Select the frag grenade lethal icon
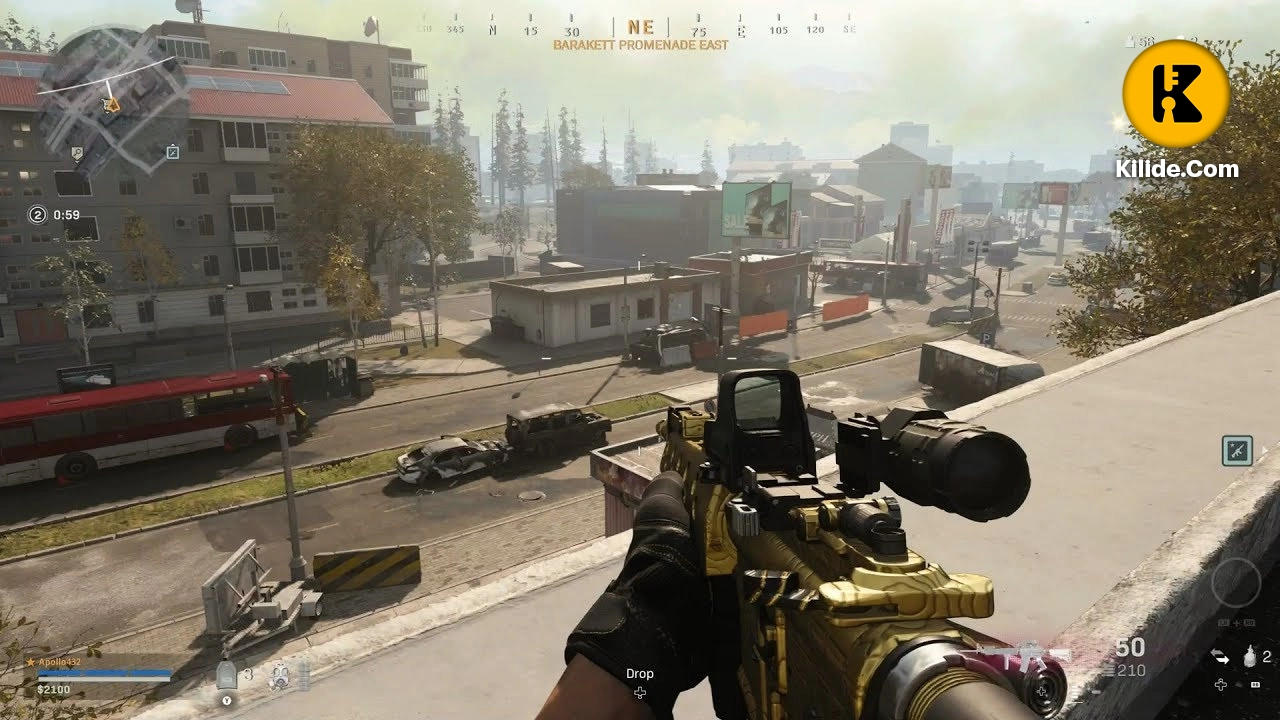The height and width of the screenshot is (720, 1280). click(1250, 656)
